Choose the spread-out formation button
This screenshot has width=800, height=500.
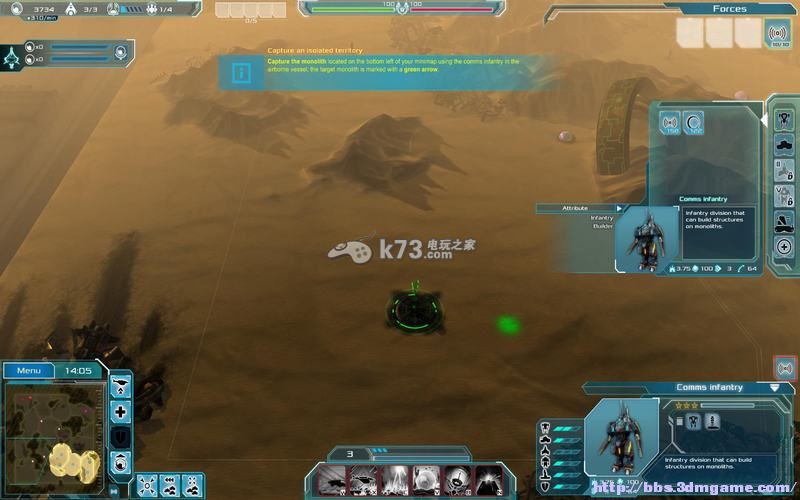click(147, 484)
